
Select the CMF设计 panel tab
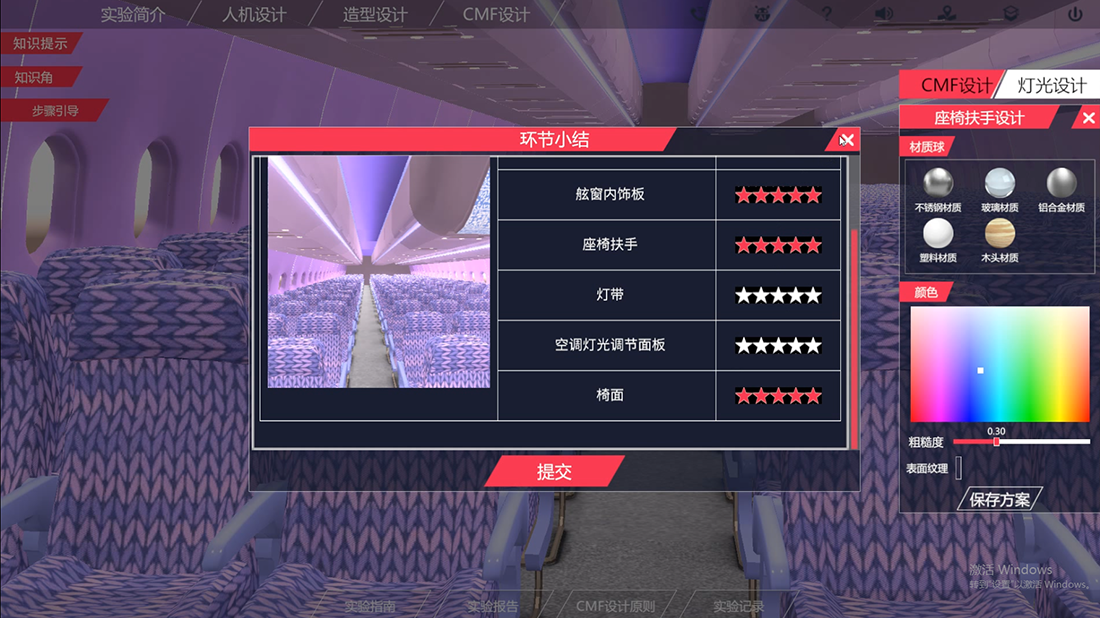(x=956, y=85)
